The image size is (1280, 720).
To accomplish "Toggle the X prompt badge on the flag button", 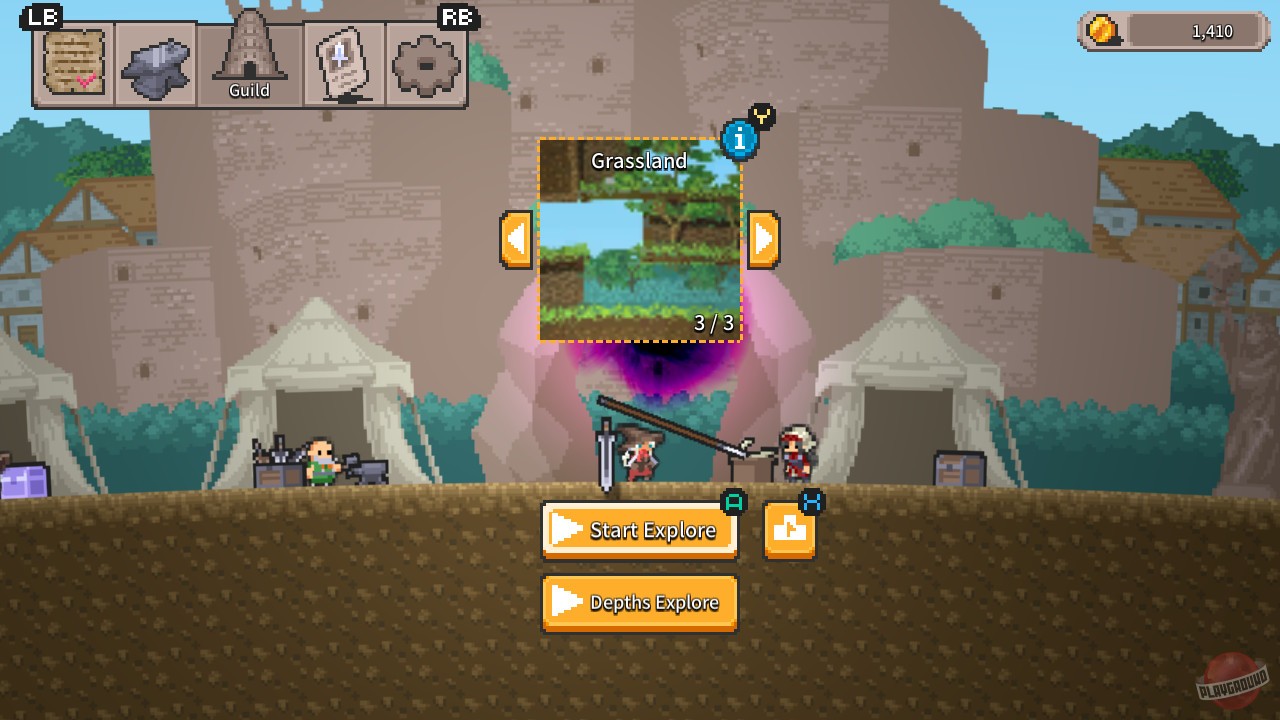I will (x=811, y=504).
